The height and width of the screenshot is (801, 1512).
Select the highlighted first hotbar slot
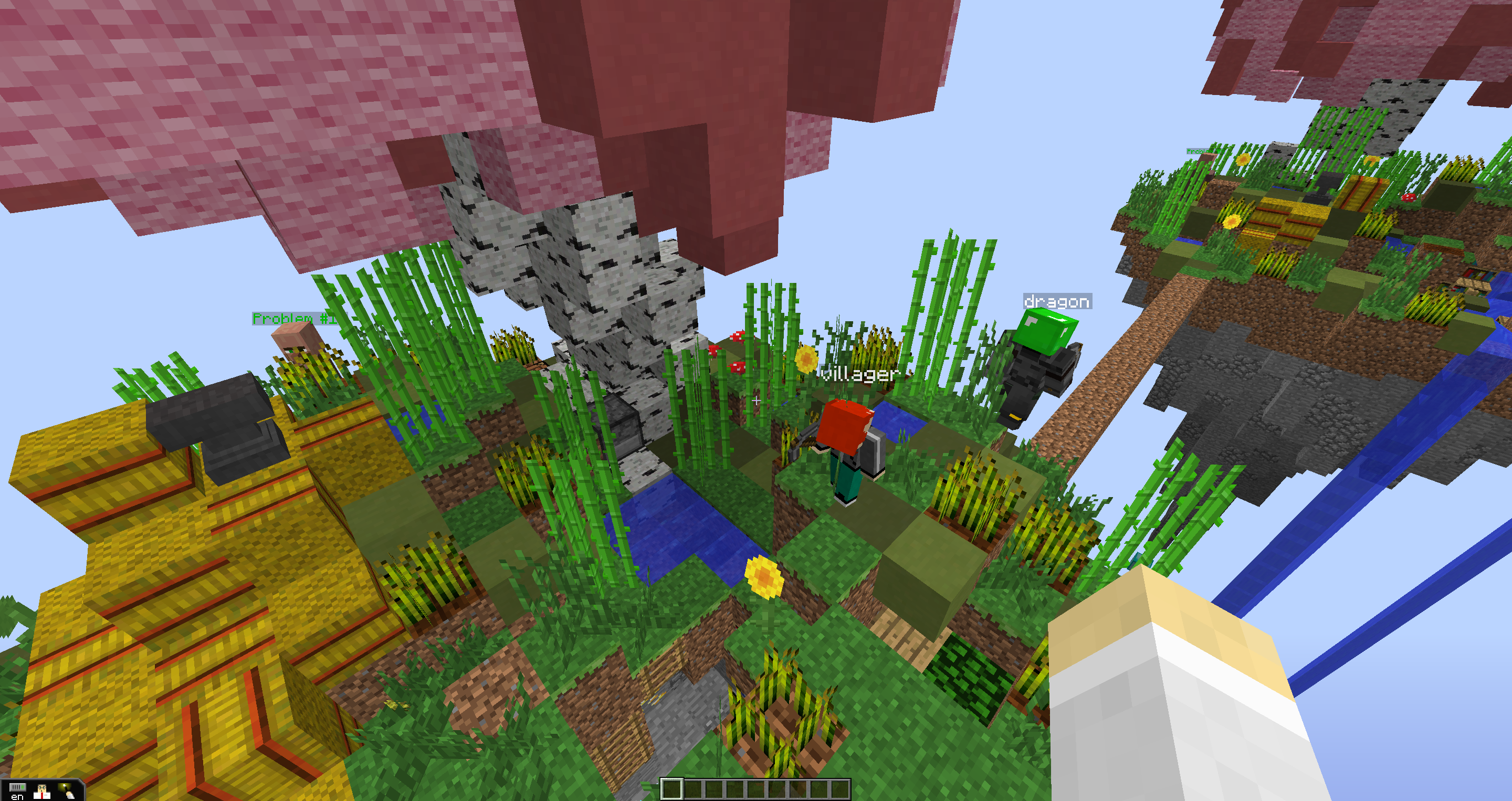[x=671, y=789]
